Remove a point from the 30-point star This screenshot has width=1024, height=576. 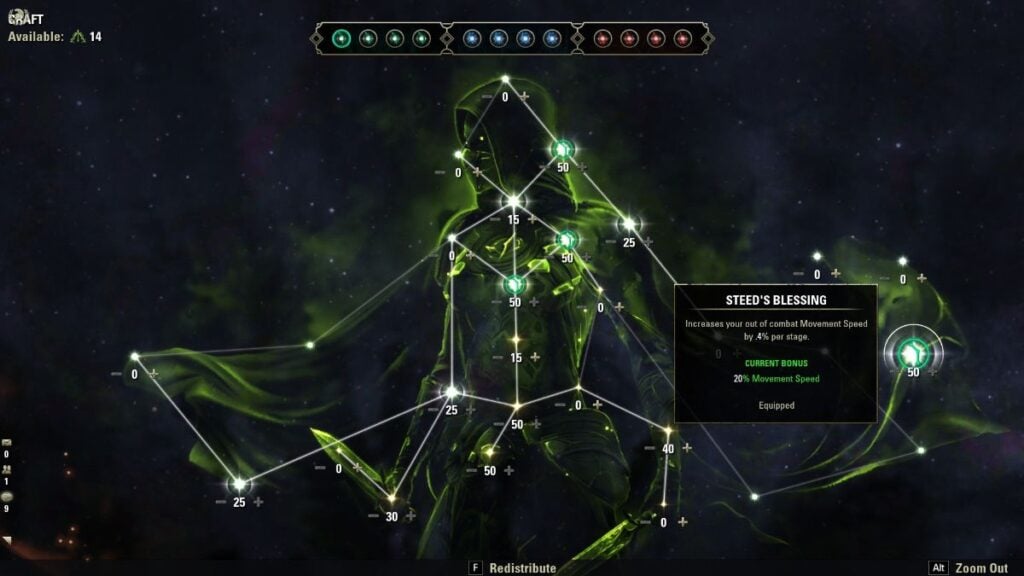[x=373, y=516]
